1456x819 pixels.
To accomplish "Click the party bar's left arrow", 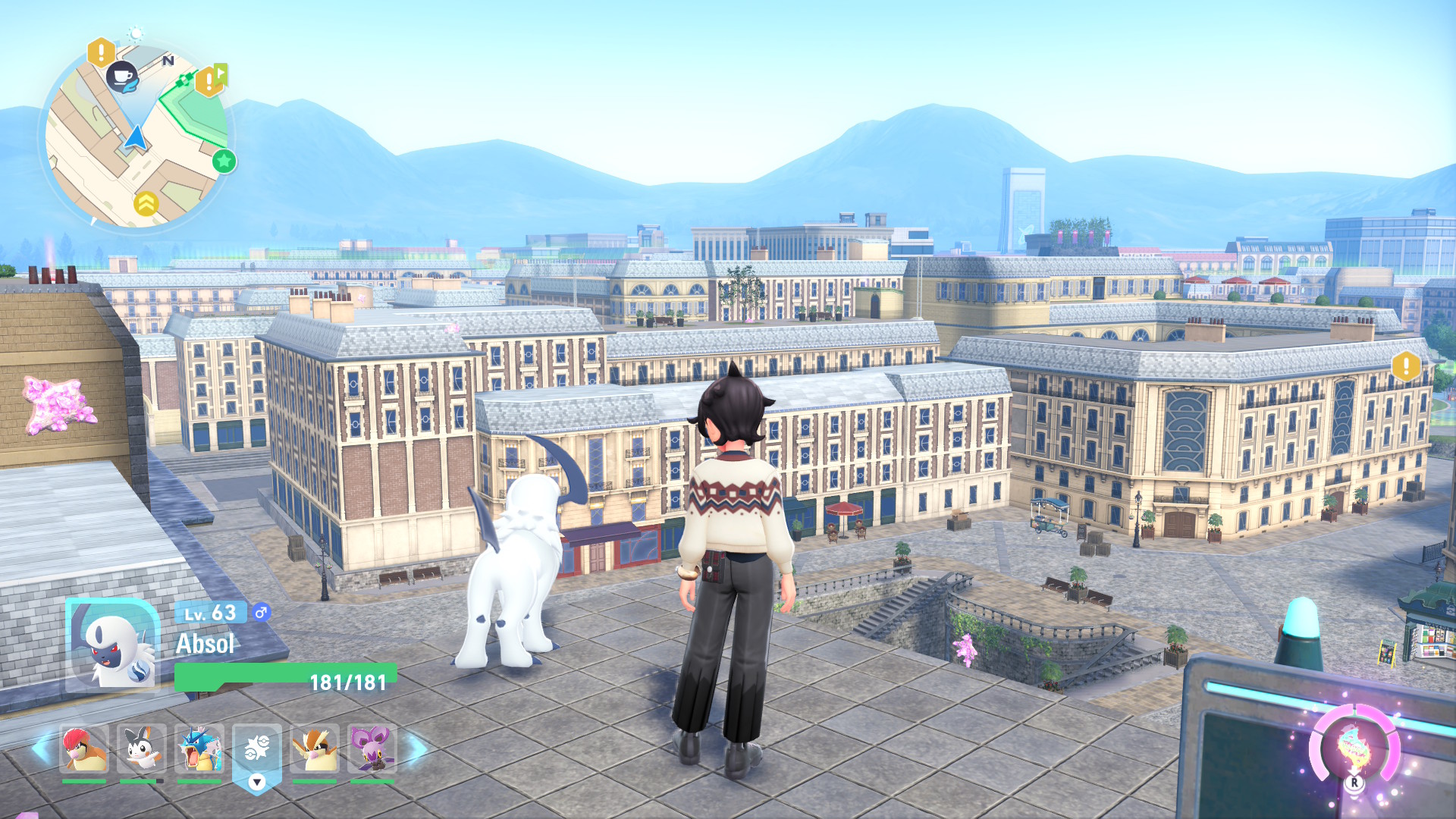I will pyautogui.click(x=43, y=748).
